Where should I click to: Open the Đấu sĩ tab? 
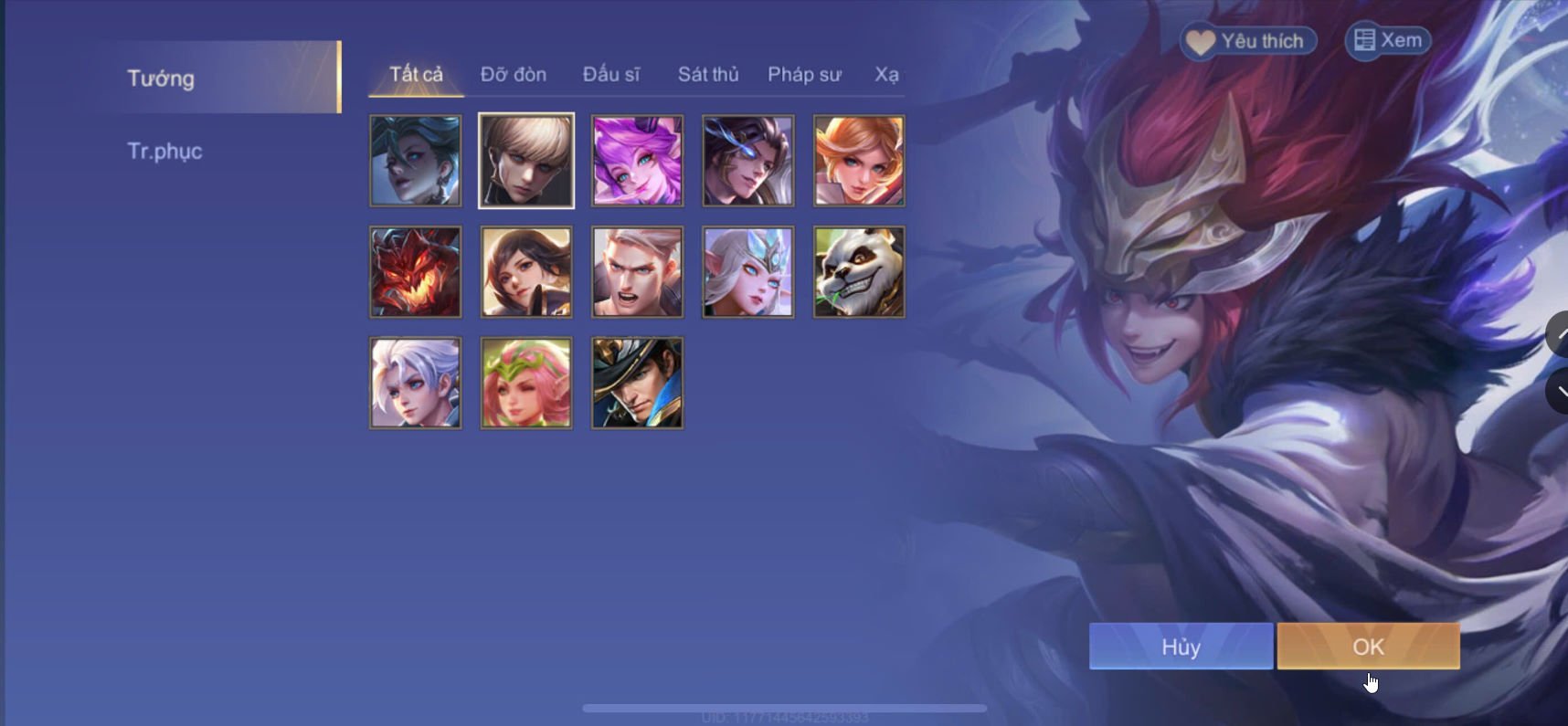pyautogui.click(x=612, y=74)
